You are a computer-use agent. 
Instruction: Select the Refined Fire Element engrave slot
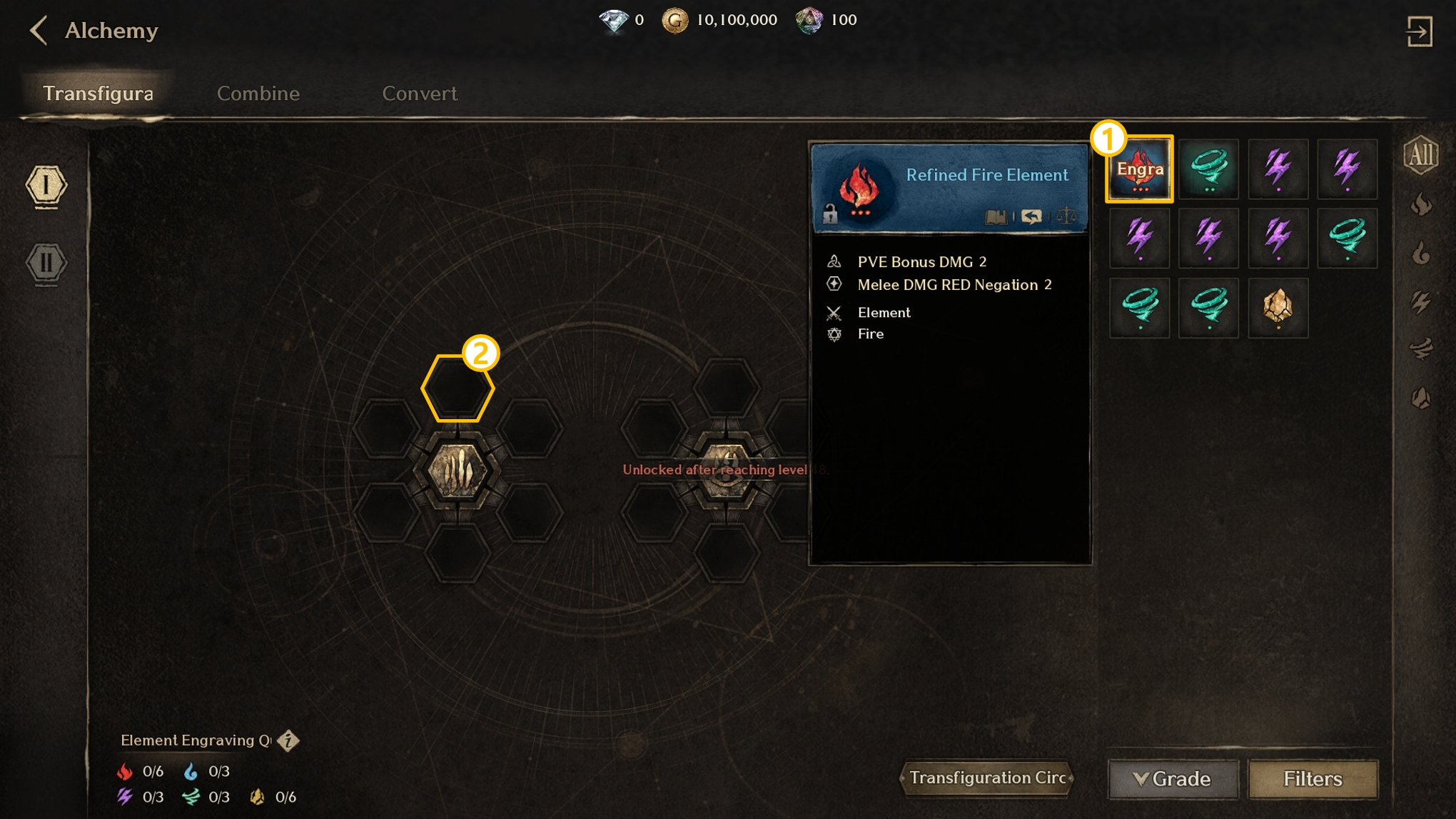(x=1139, y=169)
